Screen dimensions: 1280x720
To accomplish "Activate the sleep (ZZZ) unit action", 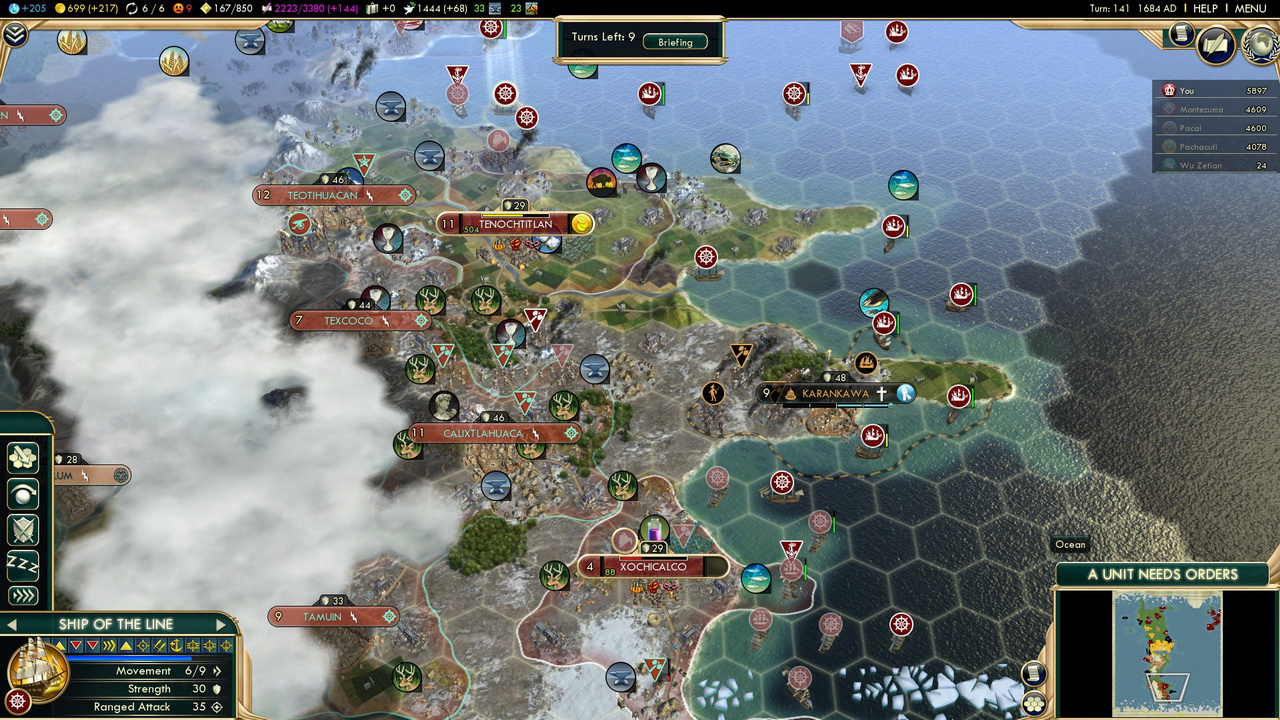I will click(x=22, y=565).
